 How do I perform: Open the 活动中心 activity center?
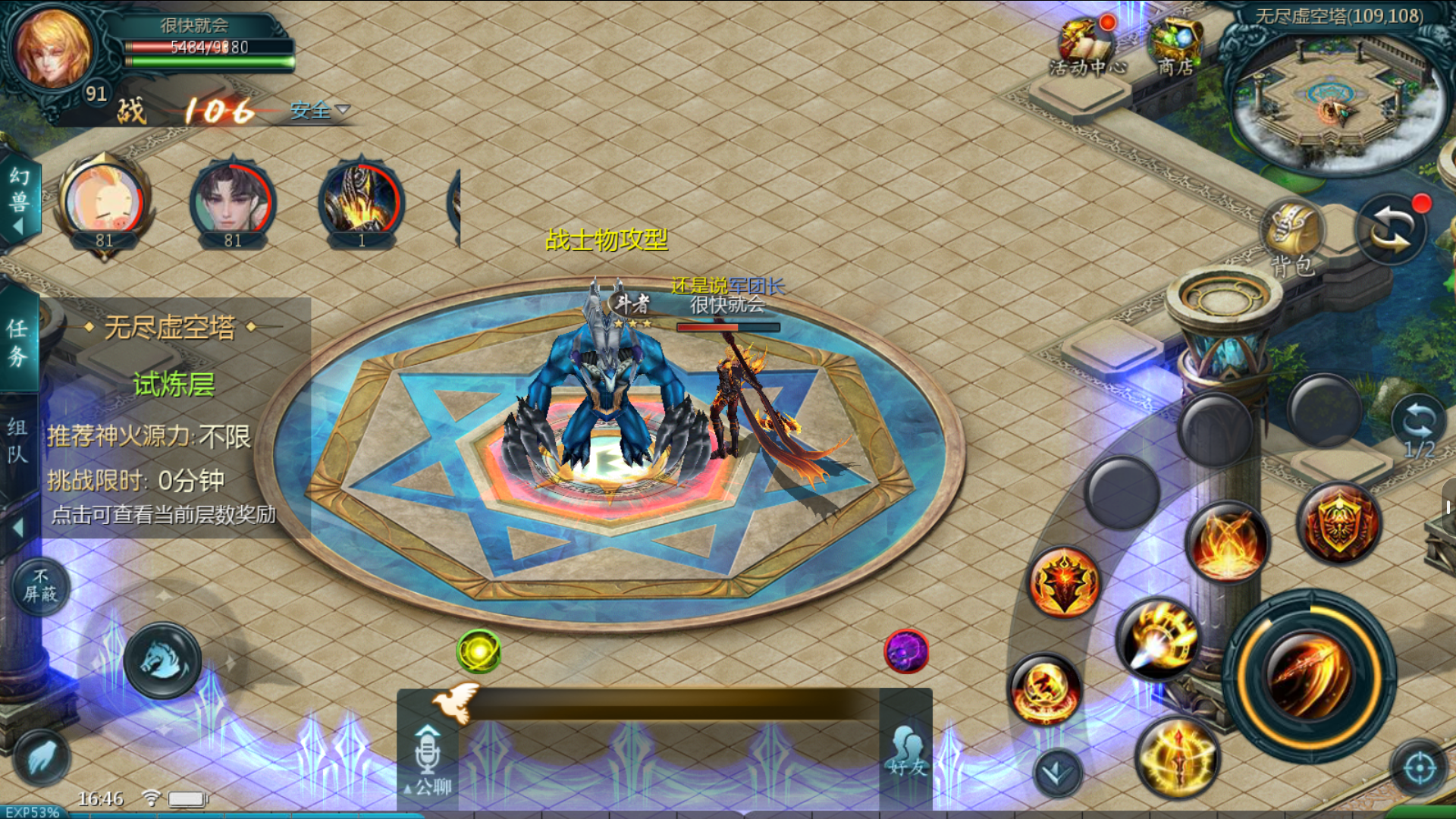tap(1087, 47)
